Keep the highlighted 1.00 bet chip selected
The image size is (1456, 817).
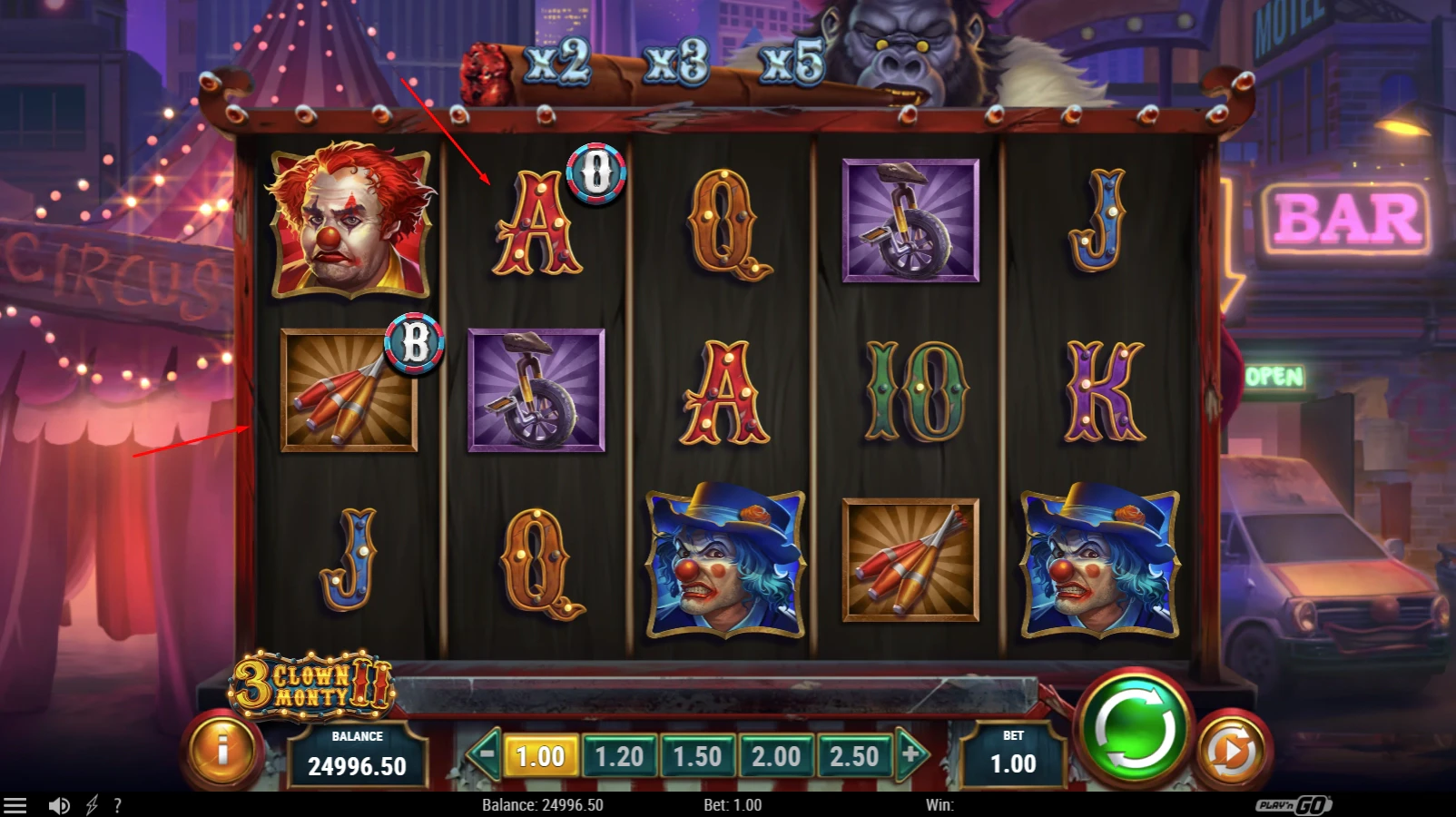pyautogui.click(x=542, y=755)
